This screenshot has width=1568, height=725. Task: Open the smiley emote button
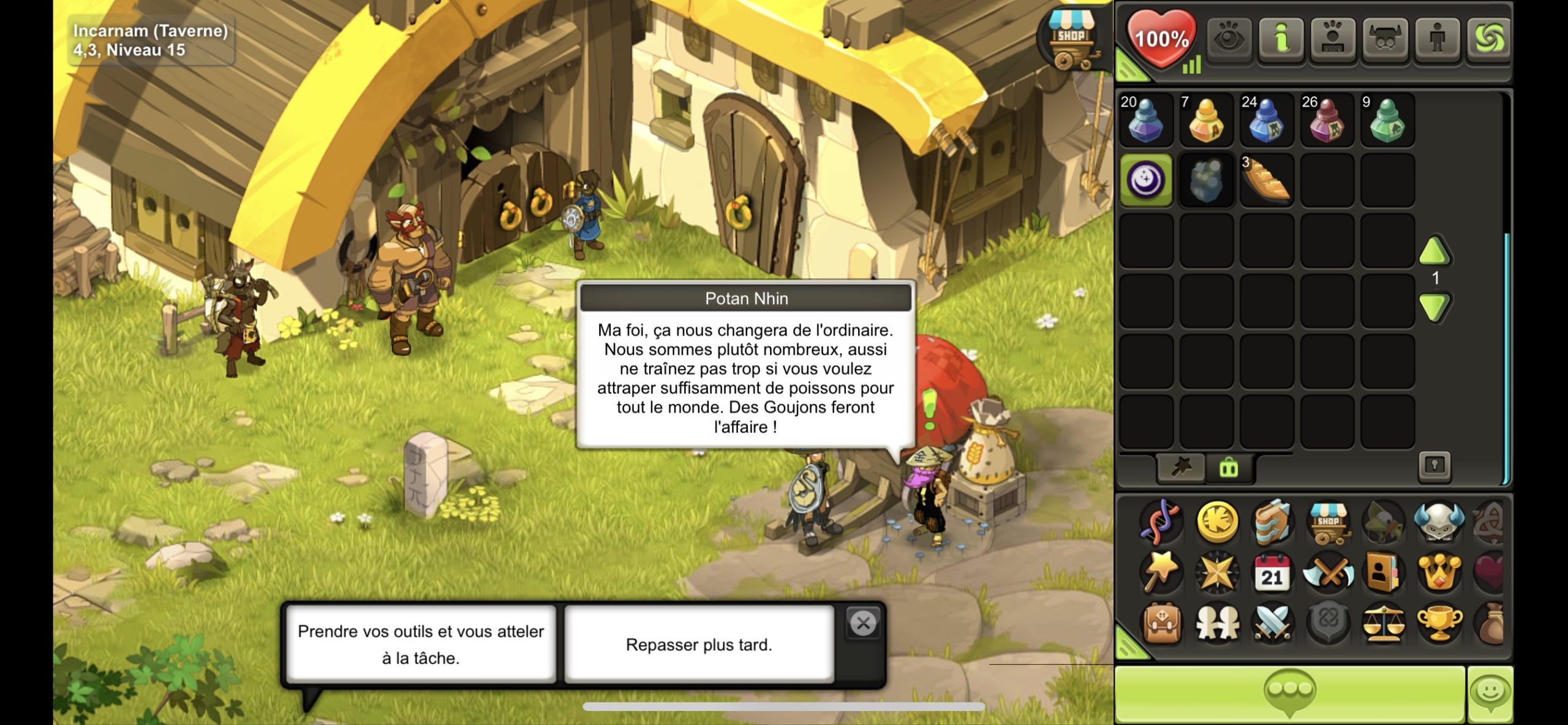coord(1490,693)
